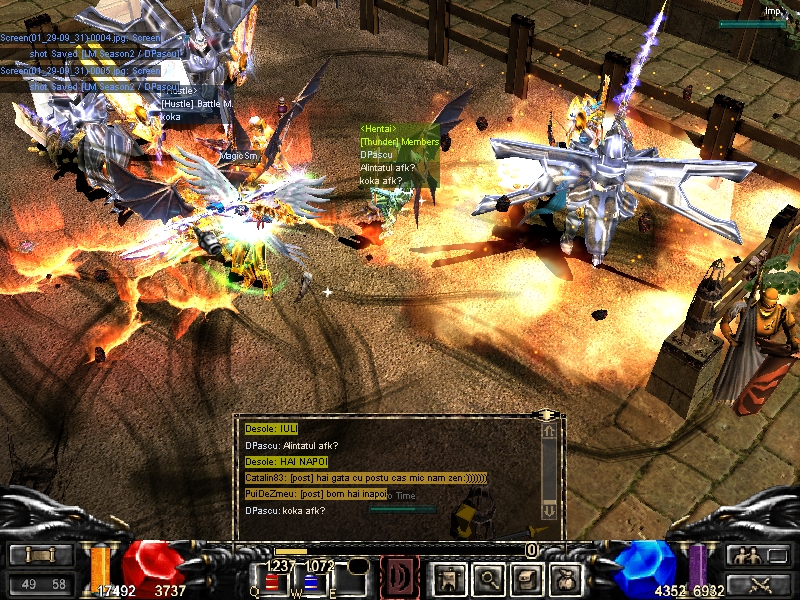Open the treasure chest button

pyautogui.click(x=526, y=577)
